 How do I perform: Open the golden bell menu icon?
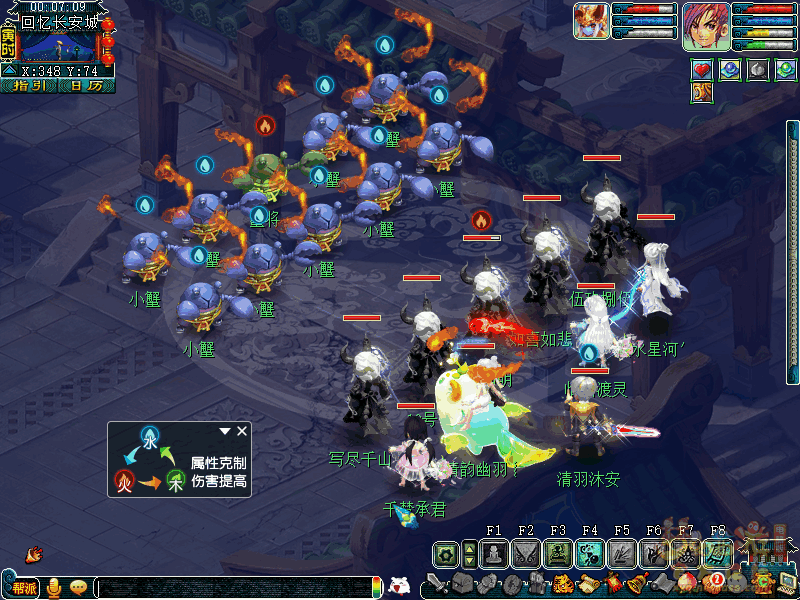(x=634, y=583)
